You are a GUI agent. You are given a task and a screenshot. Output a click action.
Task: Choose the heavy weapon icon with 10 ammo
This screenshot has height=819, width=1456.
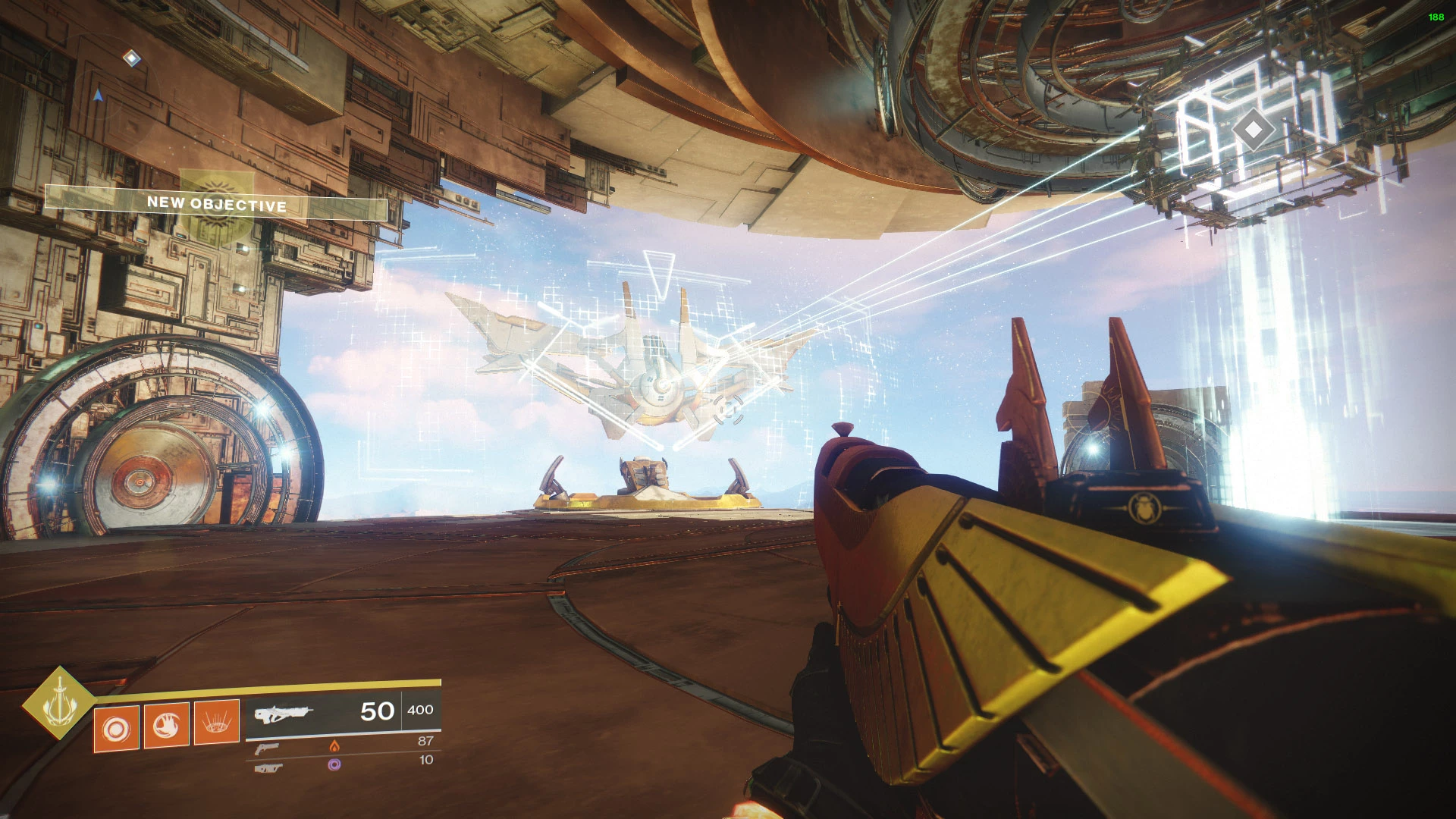click(x=268, y=768)
